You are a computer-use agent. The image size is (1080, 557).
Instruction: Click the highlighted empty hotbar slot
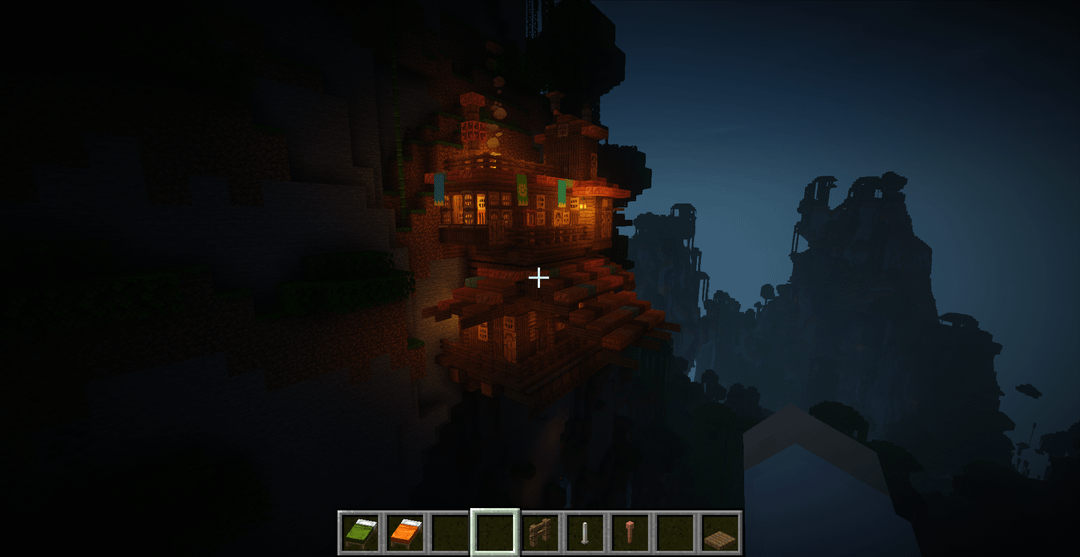(x=495, y=532)
